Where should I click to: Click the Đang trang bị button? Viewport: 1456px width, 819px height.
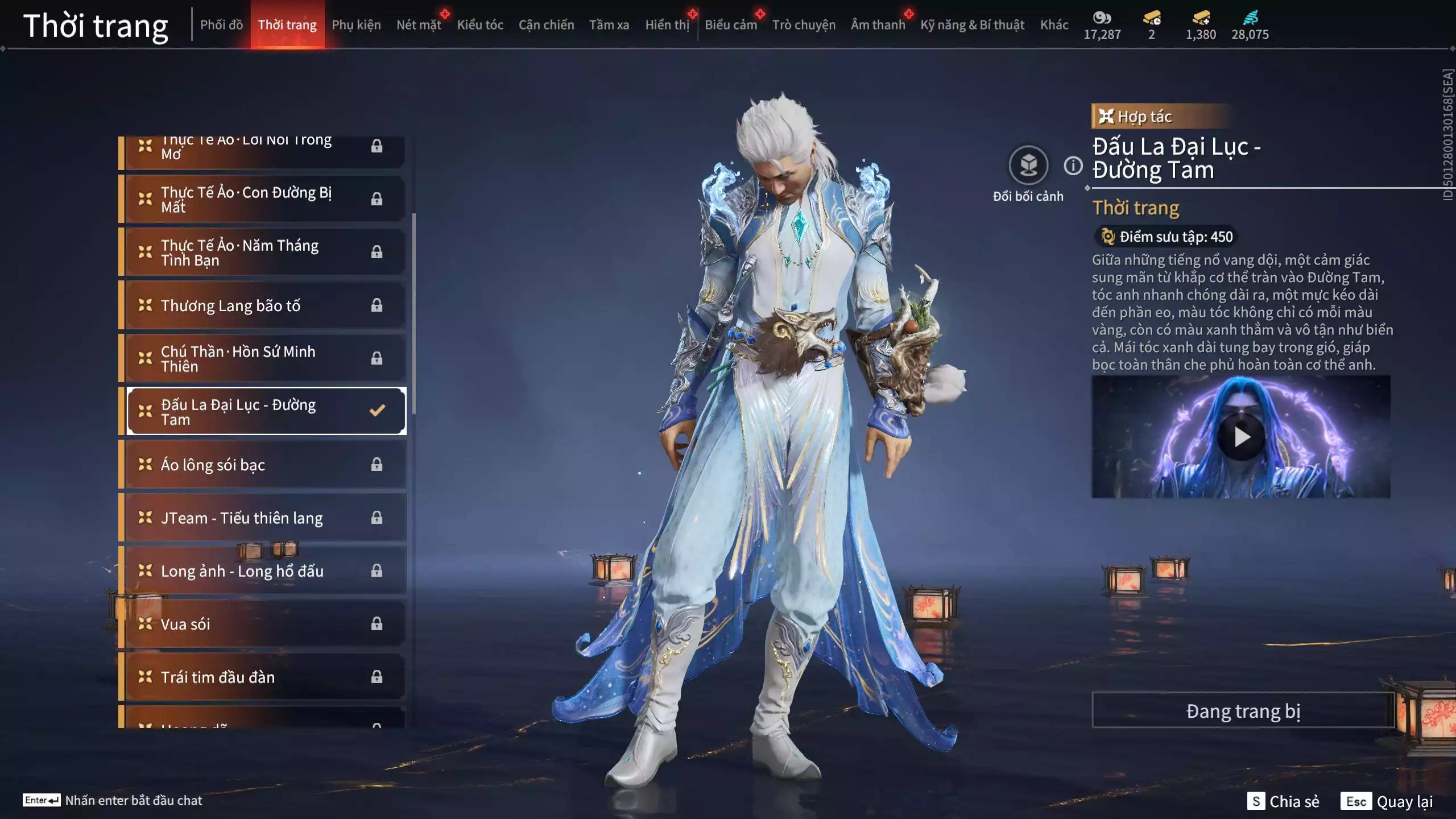[1243, 710]
